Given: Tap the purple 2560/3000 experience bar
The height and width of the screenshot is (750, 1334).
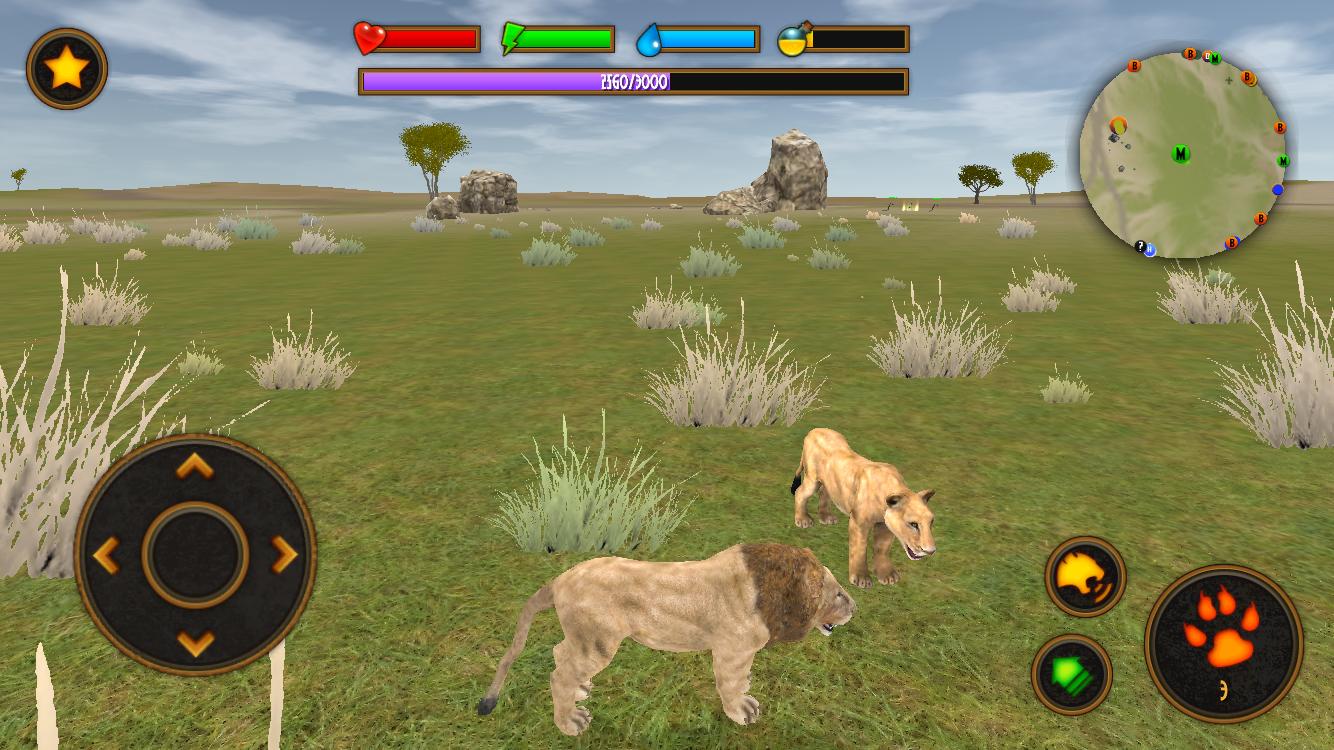Looking at the screenshot, I should pos(633,80).
